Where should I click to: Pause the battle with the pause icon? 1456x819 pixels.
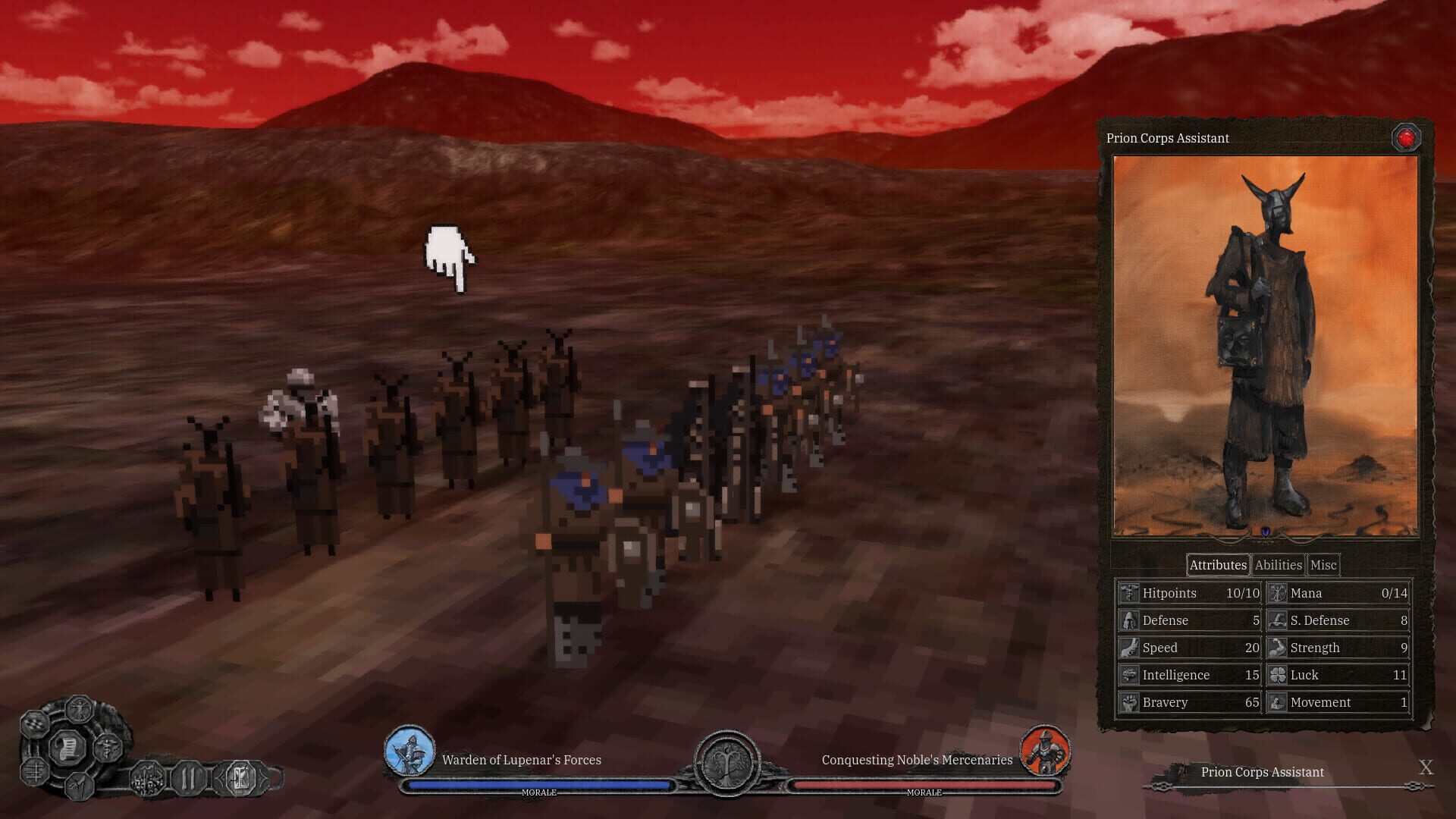tap(189, 779)
